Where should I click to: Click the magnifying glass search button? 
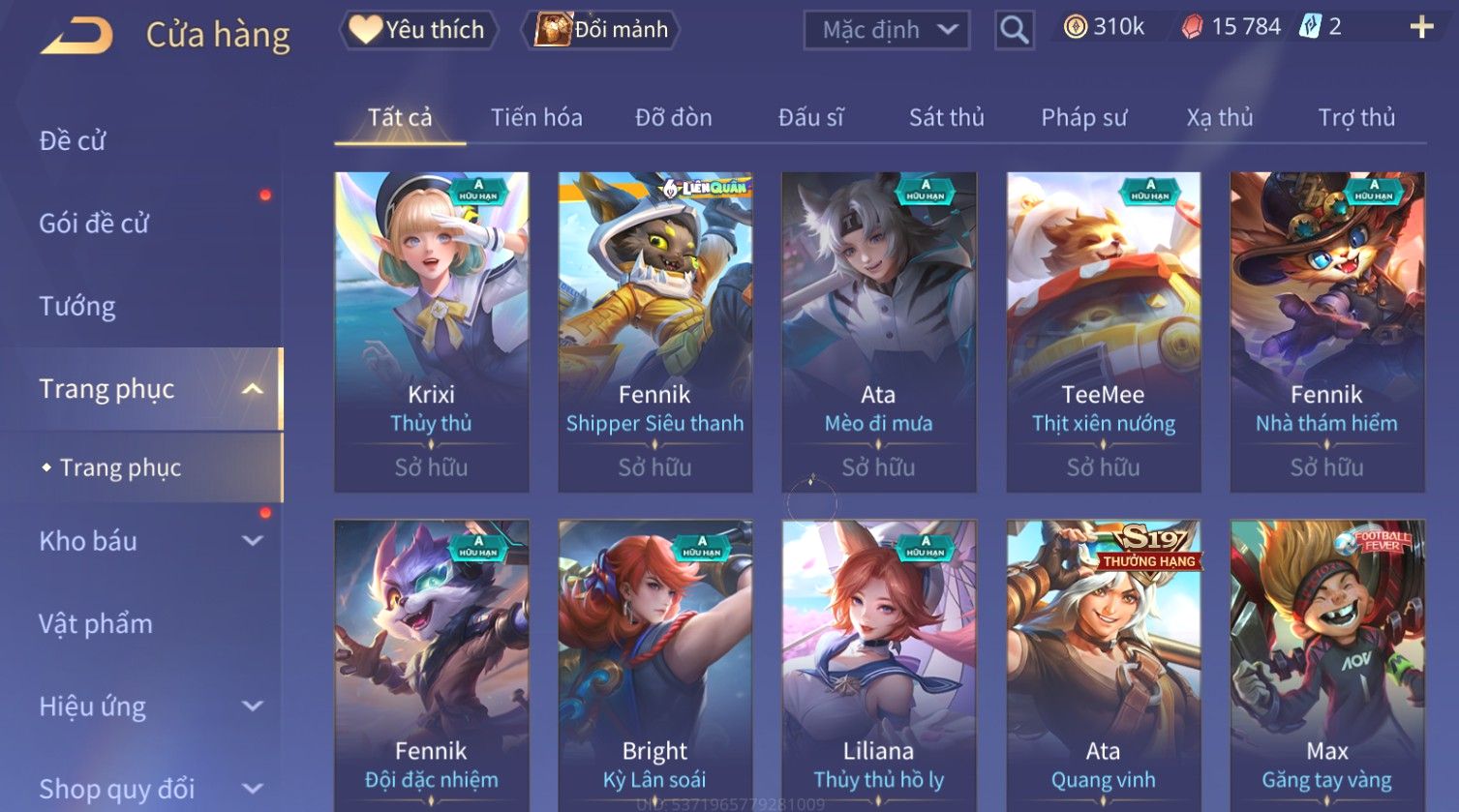[x=1014, y=31]
